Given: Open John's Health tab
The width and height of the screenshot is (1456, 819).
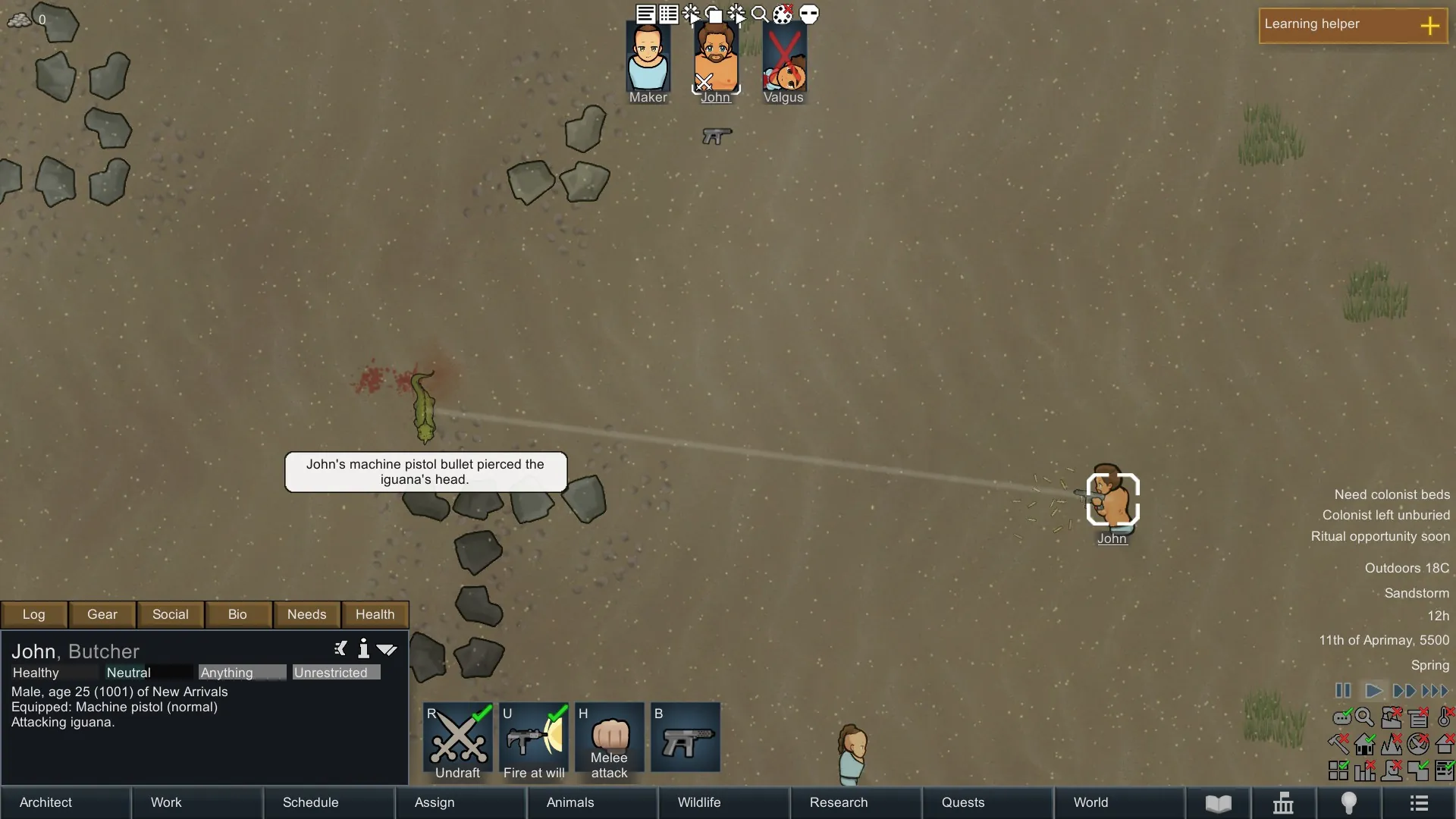Looking at the screenshot, I should [x=375, y=614].
